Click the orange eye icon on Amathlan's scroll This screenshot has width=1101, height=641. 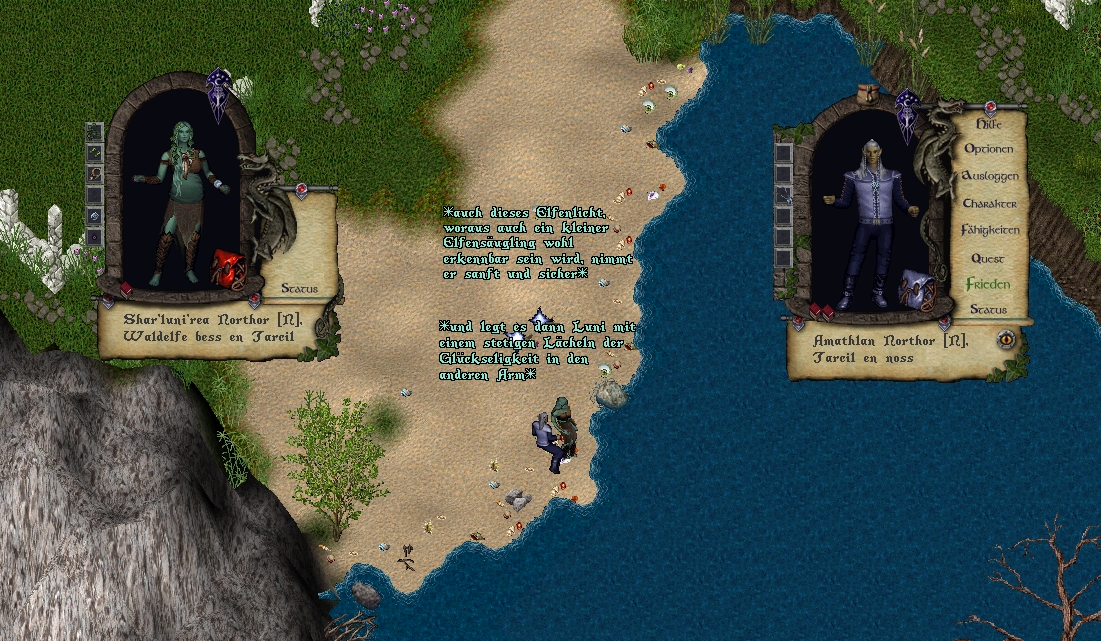coord(1007,339)
